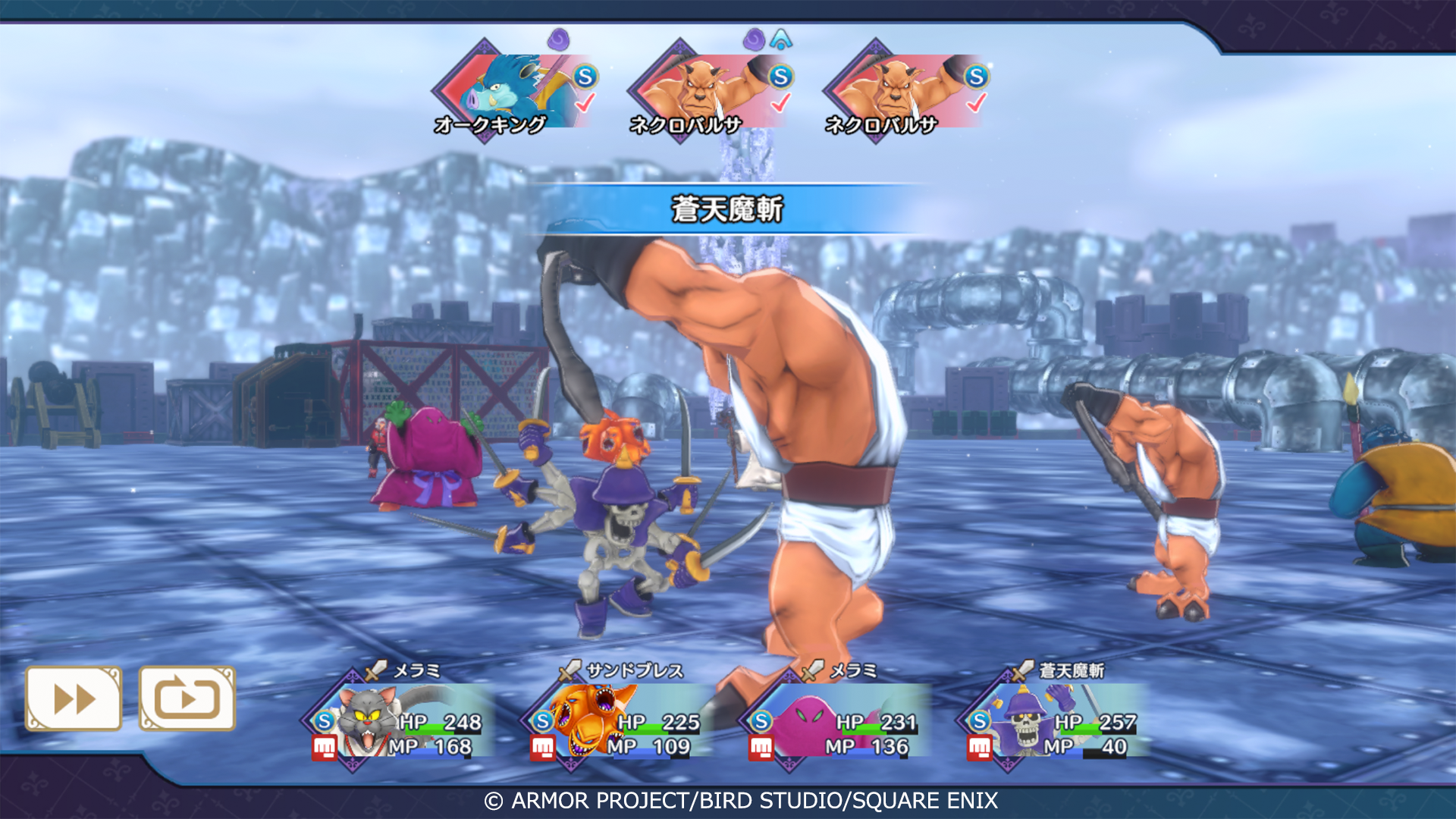
Task: Toggle the fast-forward battle speed button
Action: tap(74, 698)
